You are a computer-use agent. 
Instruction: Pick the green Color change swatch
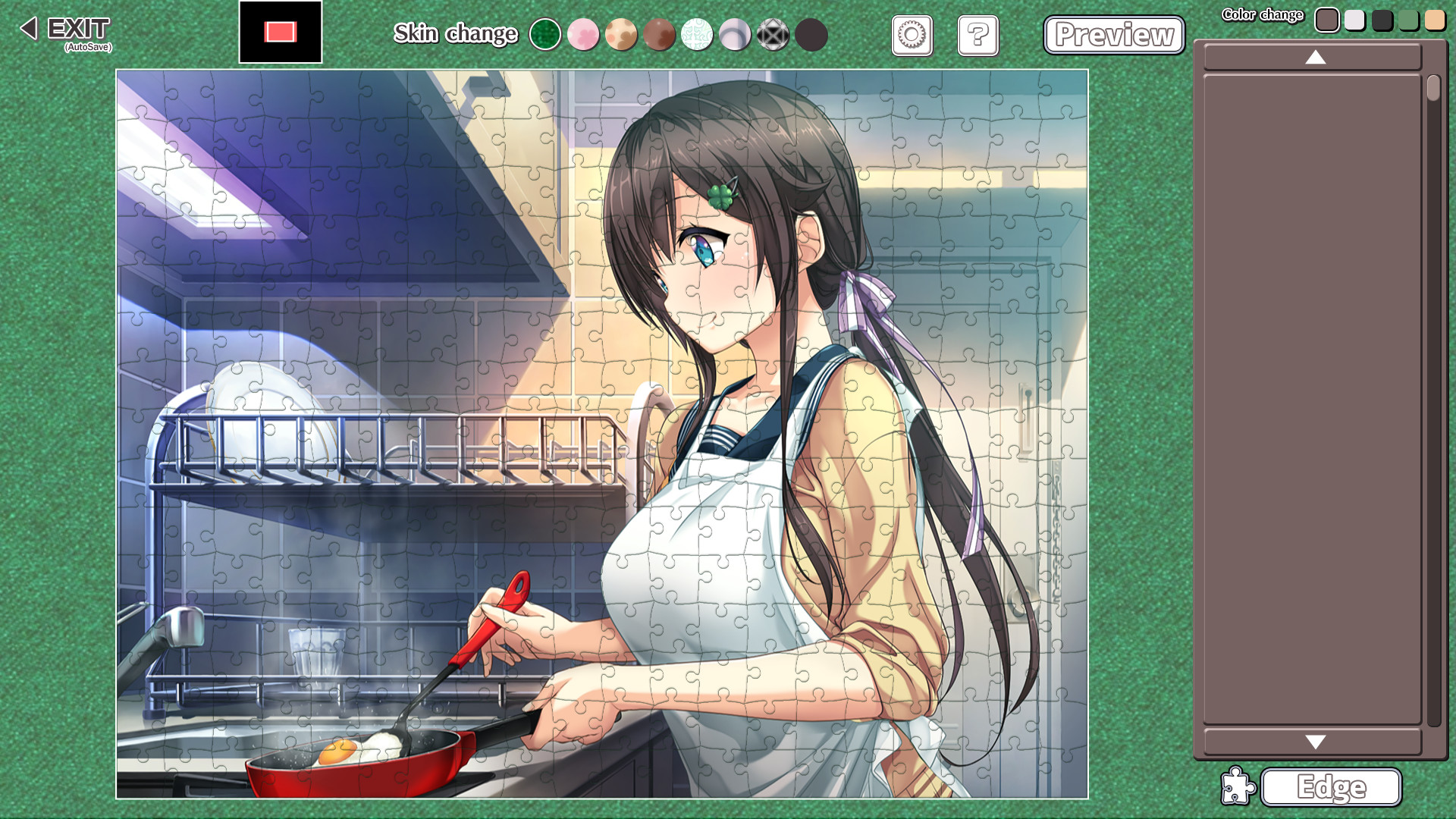point(1408,19)
